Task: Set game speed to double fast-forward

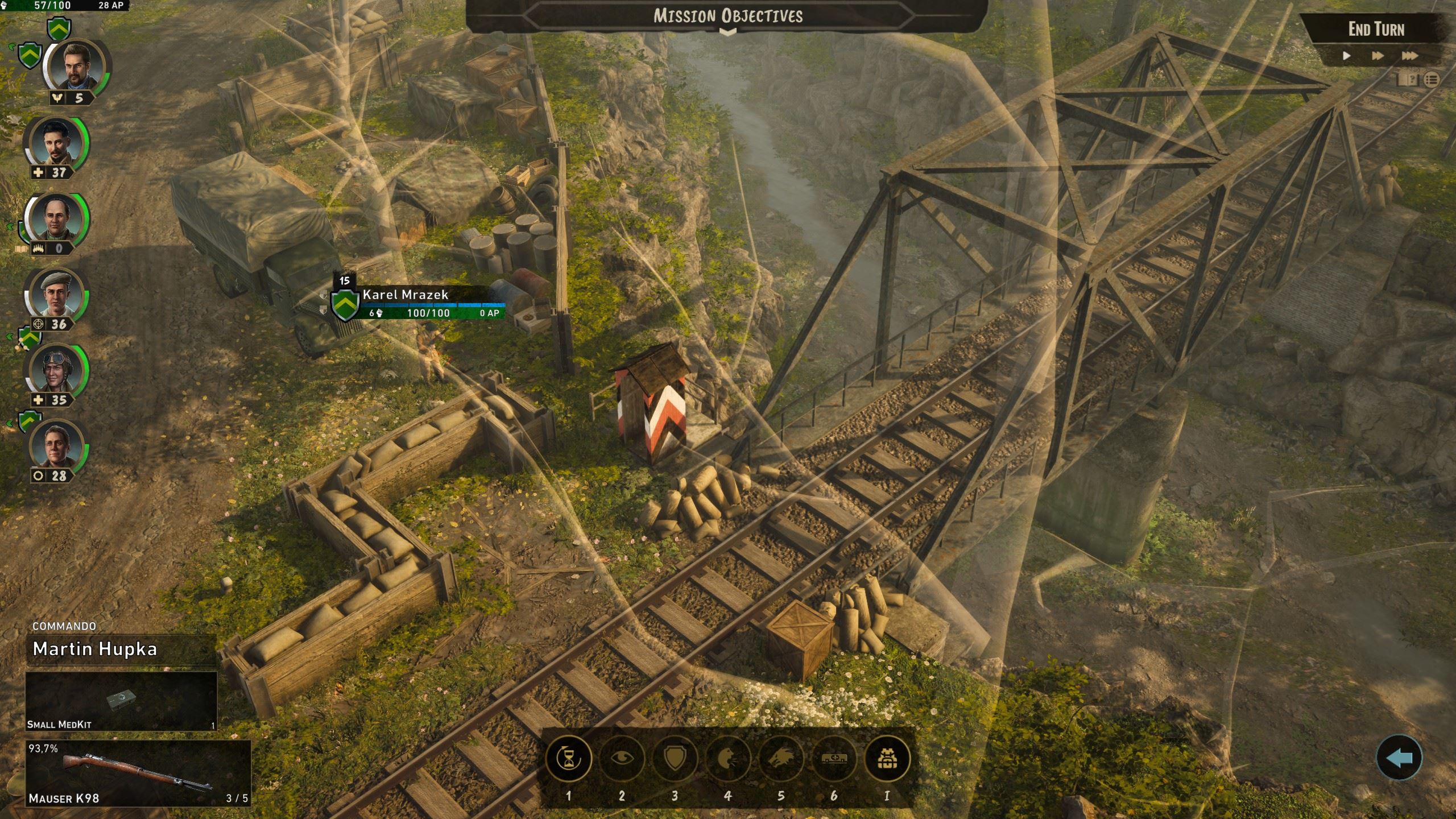Action: (x=1377, y=56)
